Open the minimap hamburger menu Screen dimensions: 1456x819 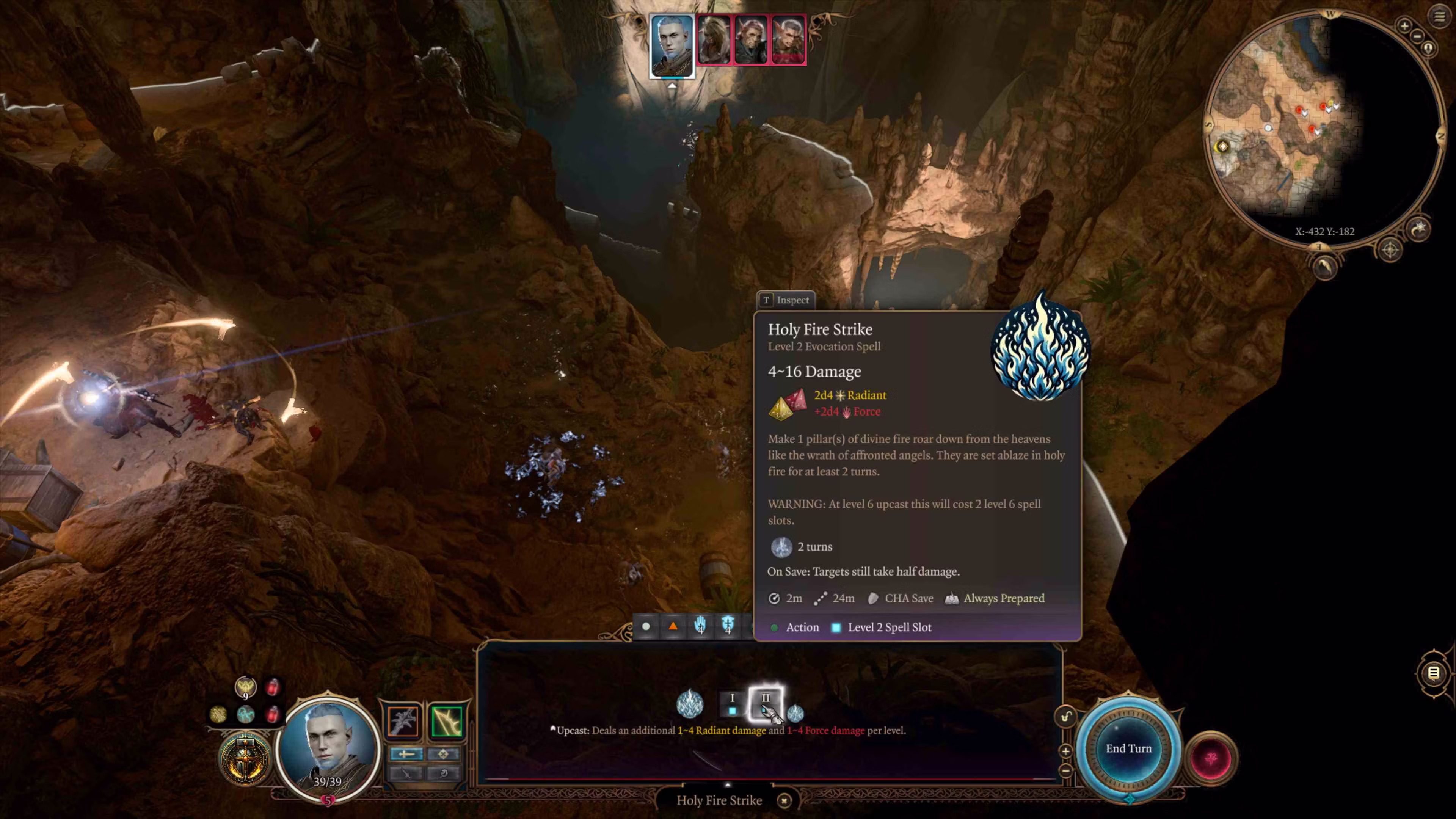pos(1439,16)
